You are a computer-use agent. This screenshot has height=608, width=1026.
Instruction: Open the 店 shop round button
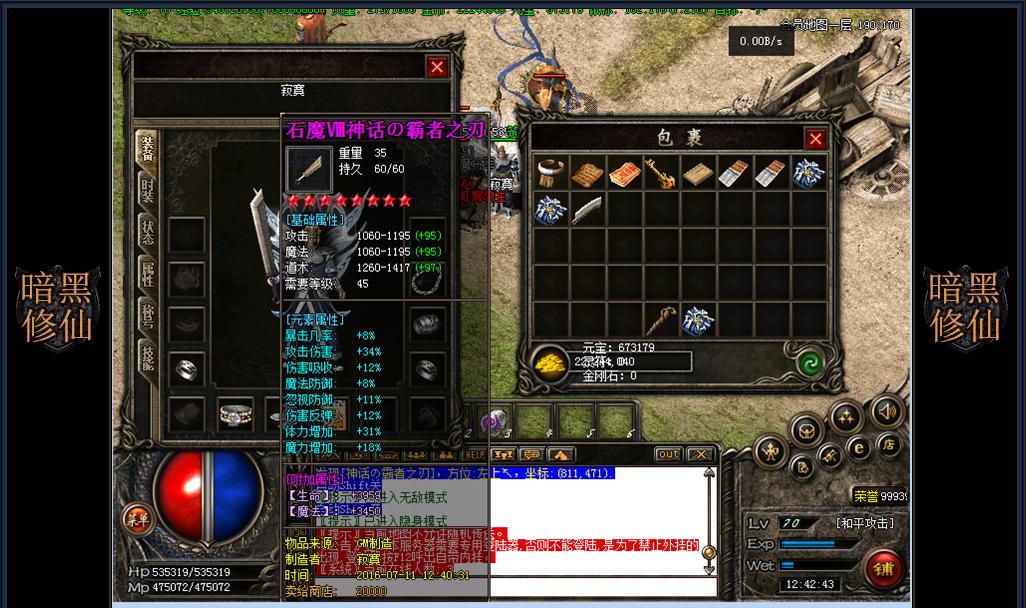coord(889,445)
